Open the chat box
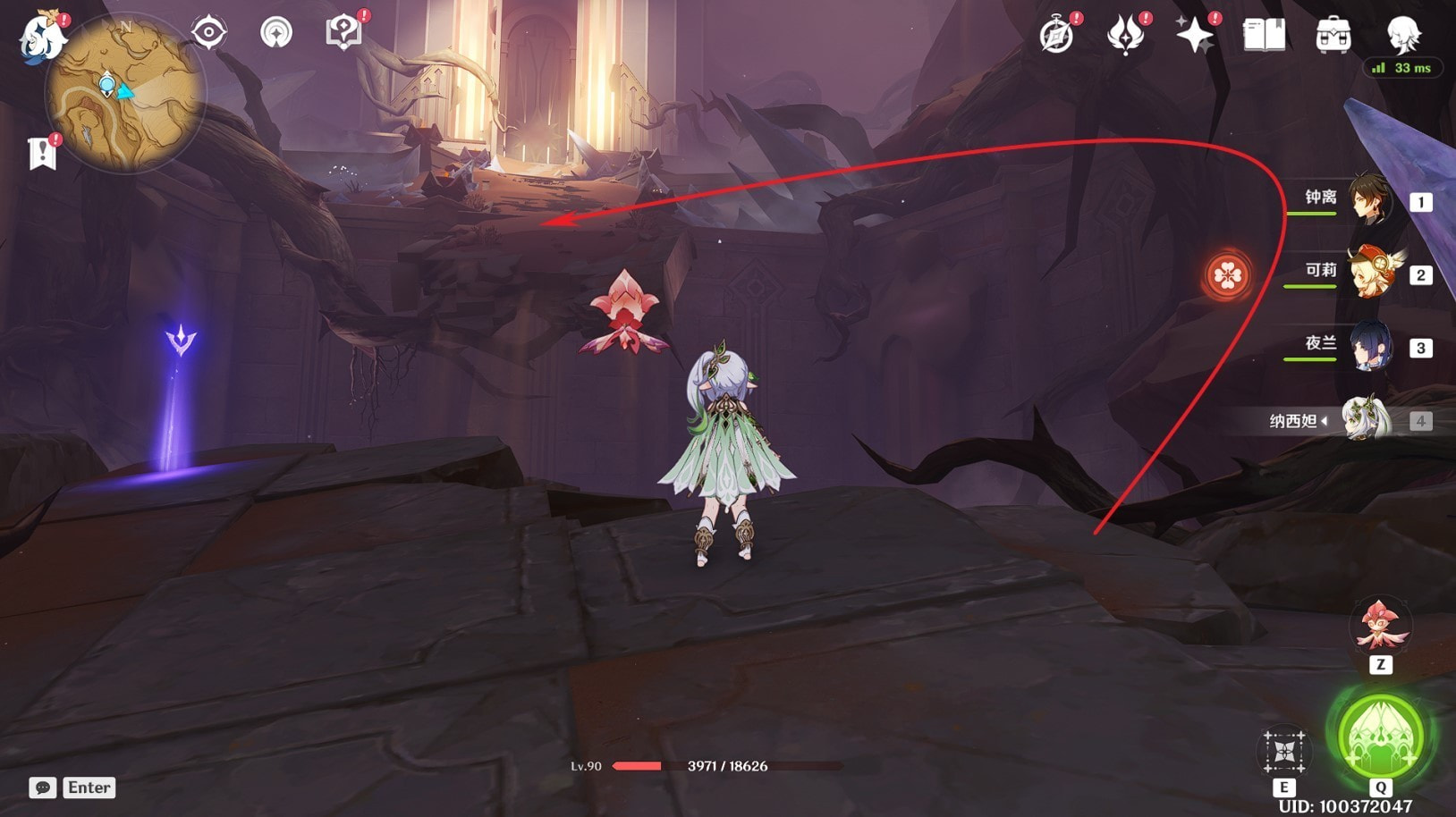 pyautogui.click(x=43, y=788)
